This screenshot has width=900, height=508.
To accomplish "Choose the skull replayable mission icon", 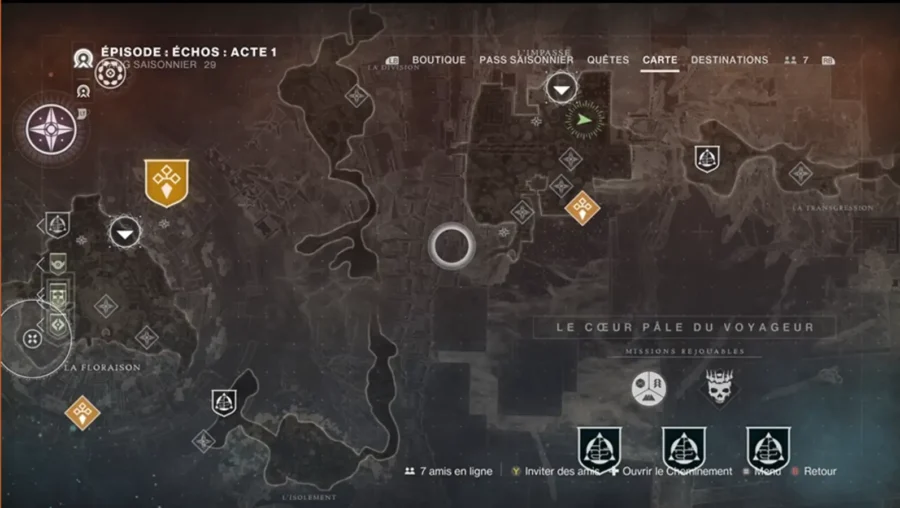I will [720, 388].
